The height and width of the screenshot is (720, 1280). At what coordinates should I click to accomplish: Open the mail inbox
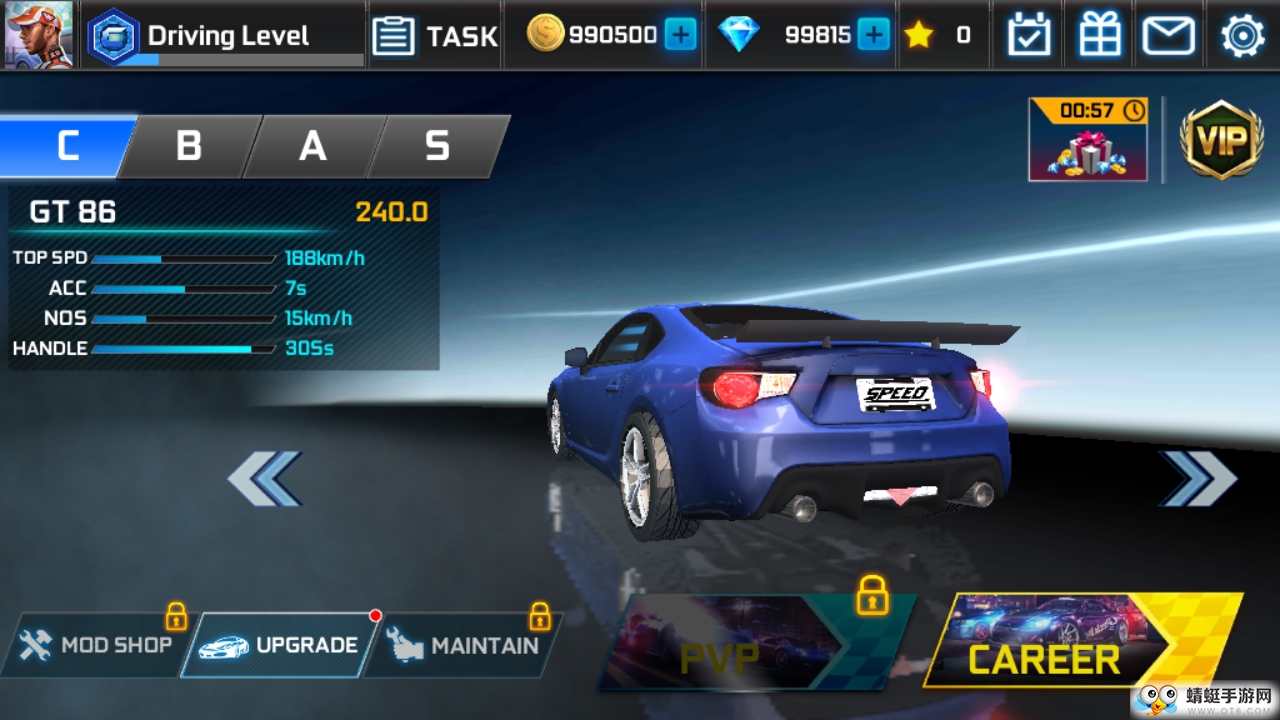(1168, 35)
